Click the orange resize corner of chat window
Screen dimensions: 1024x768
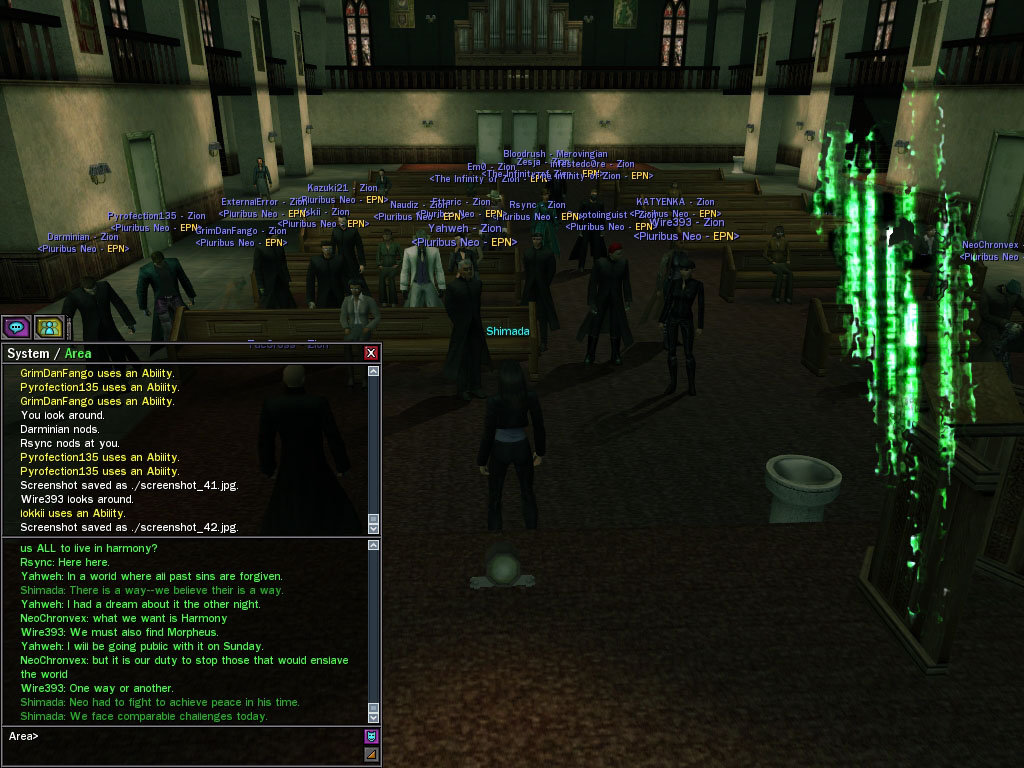pos(371,755)
